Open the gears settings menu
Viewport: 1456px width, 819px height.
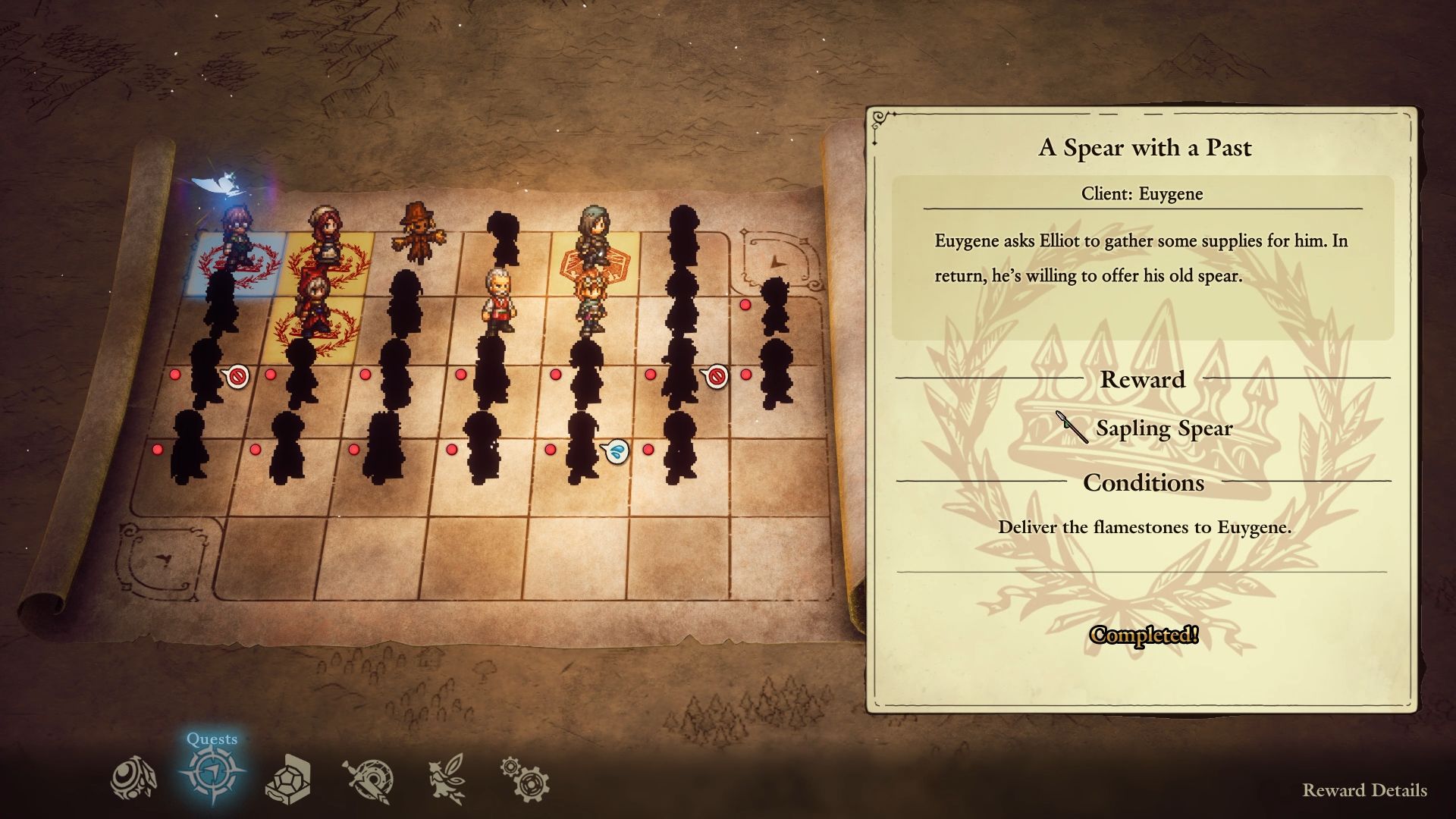pos(525,779)
